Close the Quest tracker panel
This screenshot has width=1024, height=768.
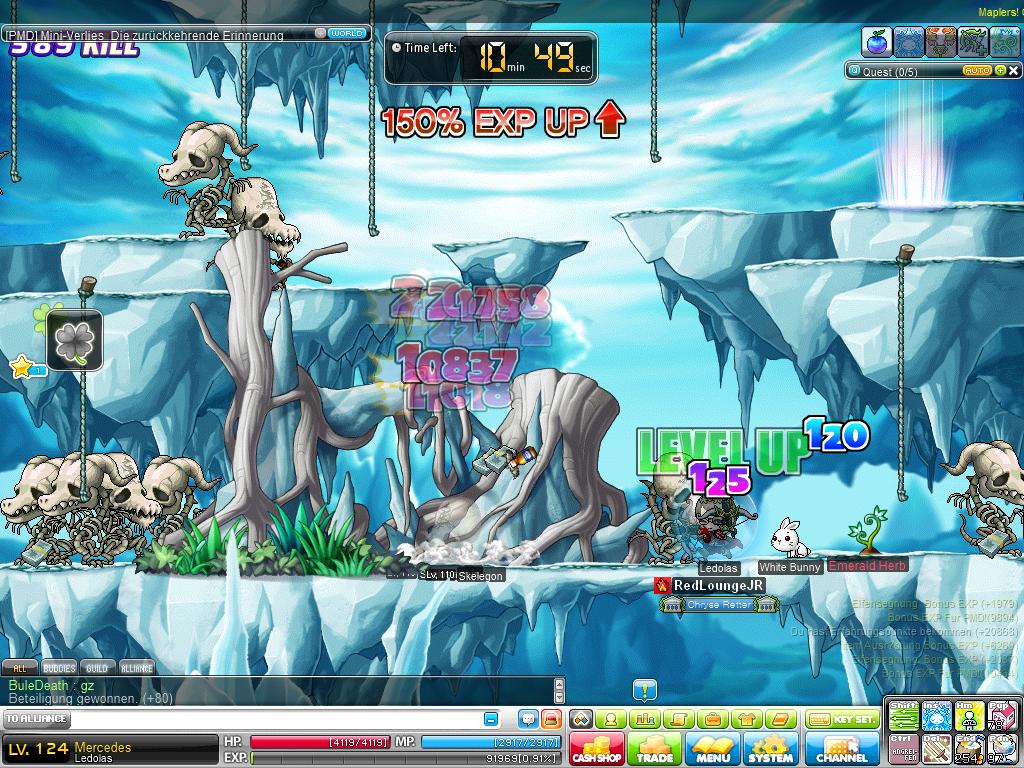[x=1012, y=71]
